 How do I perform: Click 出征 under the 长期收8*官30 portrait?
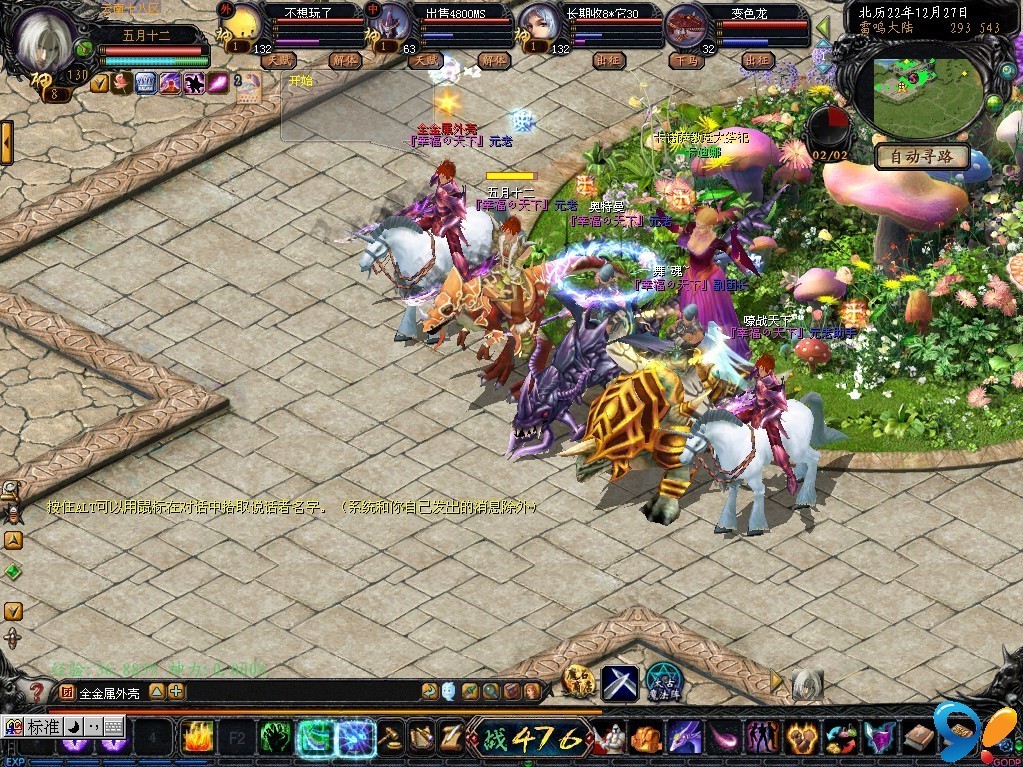pyautogui.click(x=607, y=60)
